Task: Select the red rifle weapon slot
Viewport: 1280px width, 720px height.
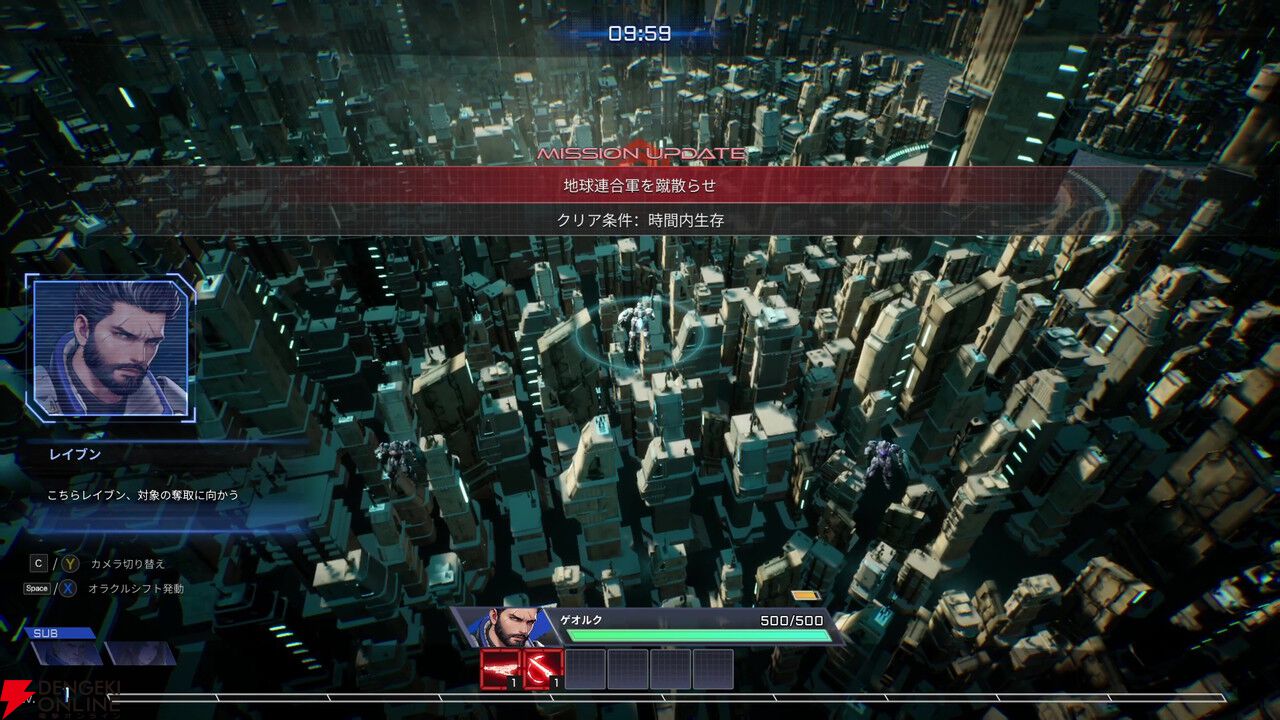Action: point(500,669)
